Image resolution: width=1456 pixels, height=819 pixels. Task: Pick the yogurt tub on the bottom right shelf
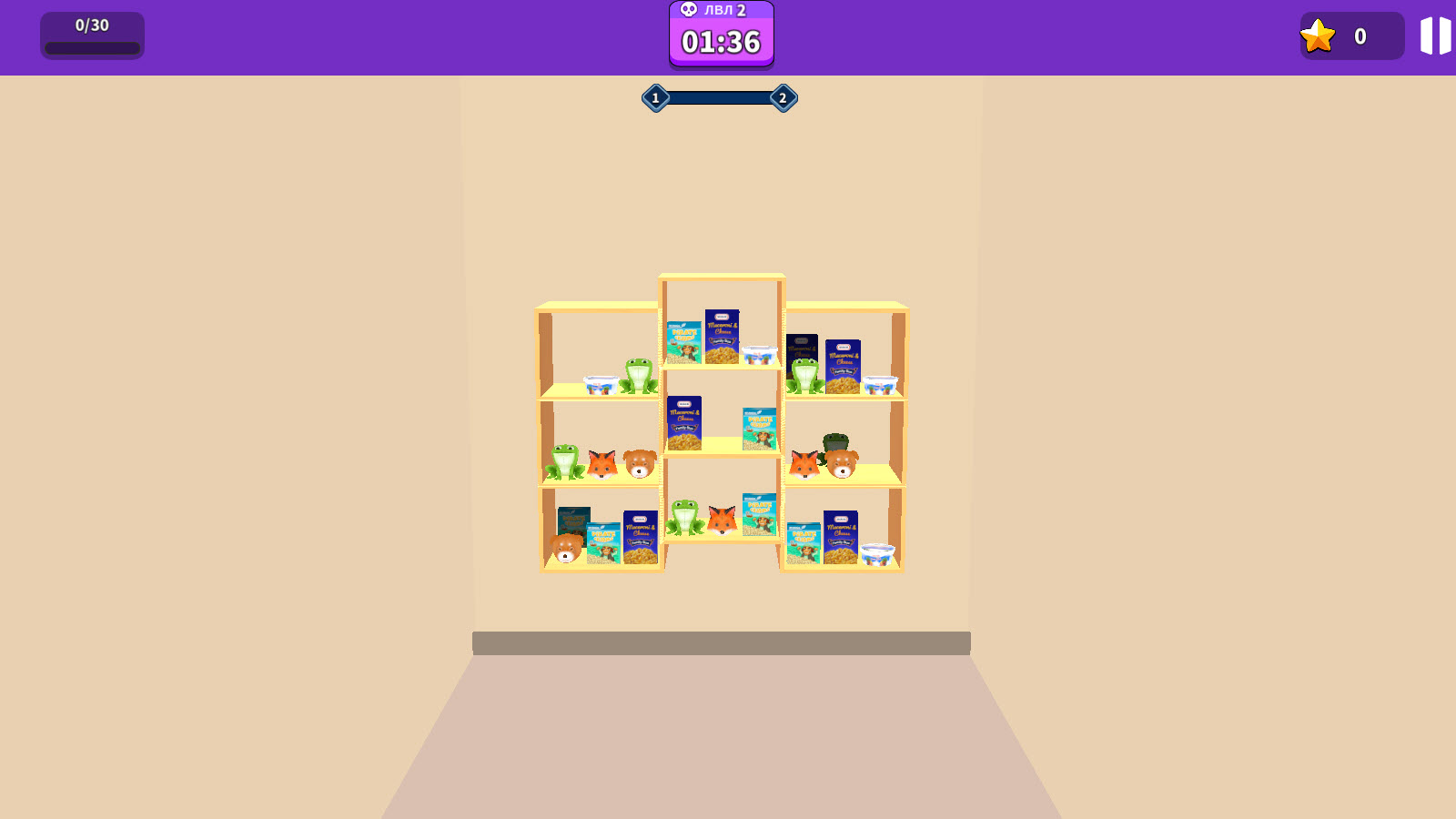(x=878, y=555)
